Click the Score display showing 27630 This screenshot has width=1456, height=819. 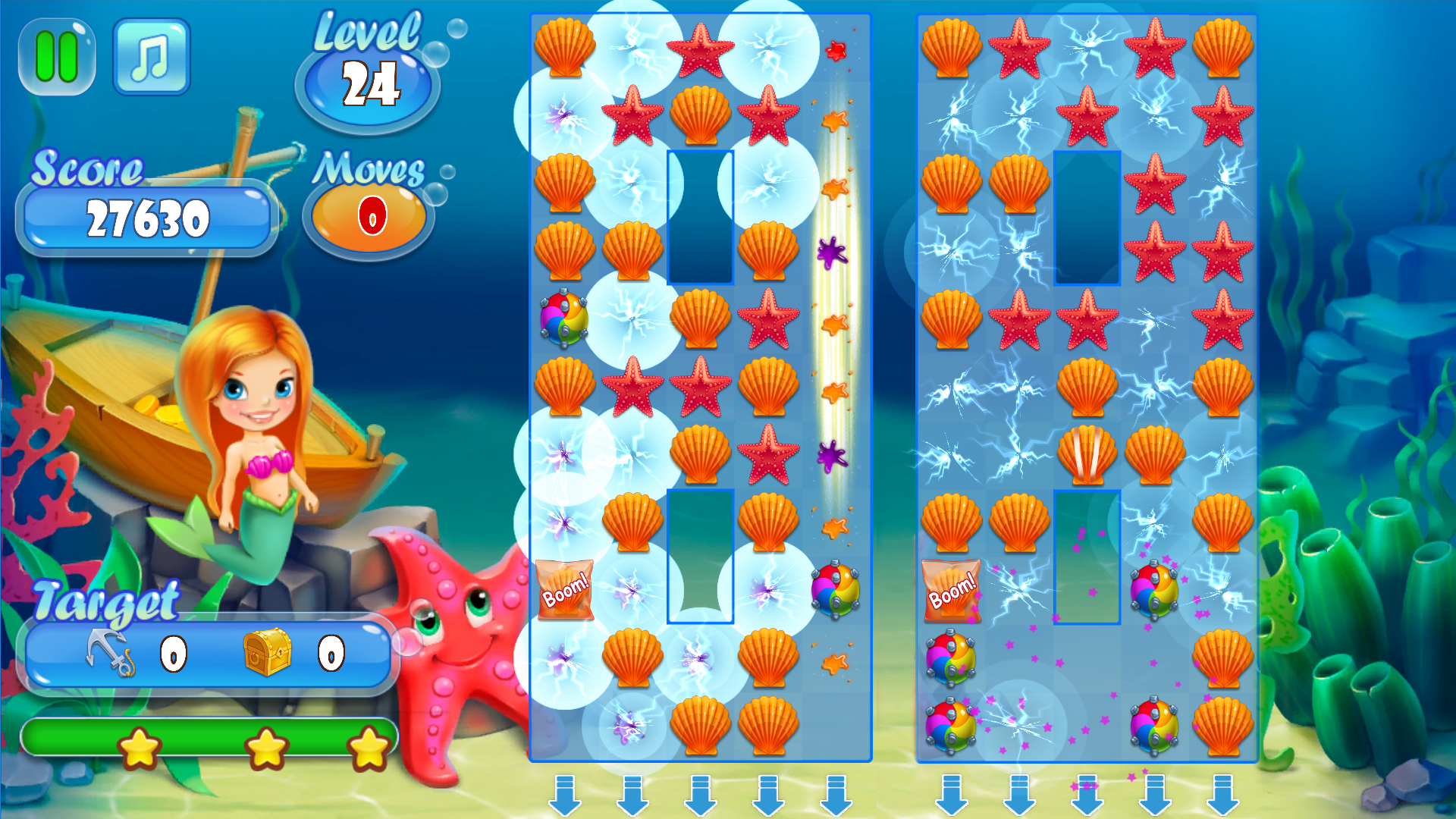(x=148, y=218)
